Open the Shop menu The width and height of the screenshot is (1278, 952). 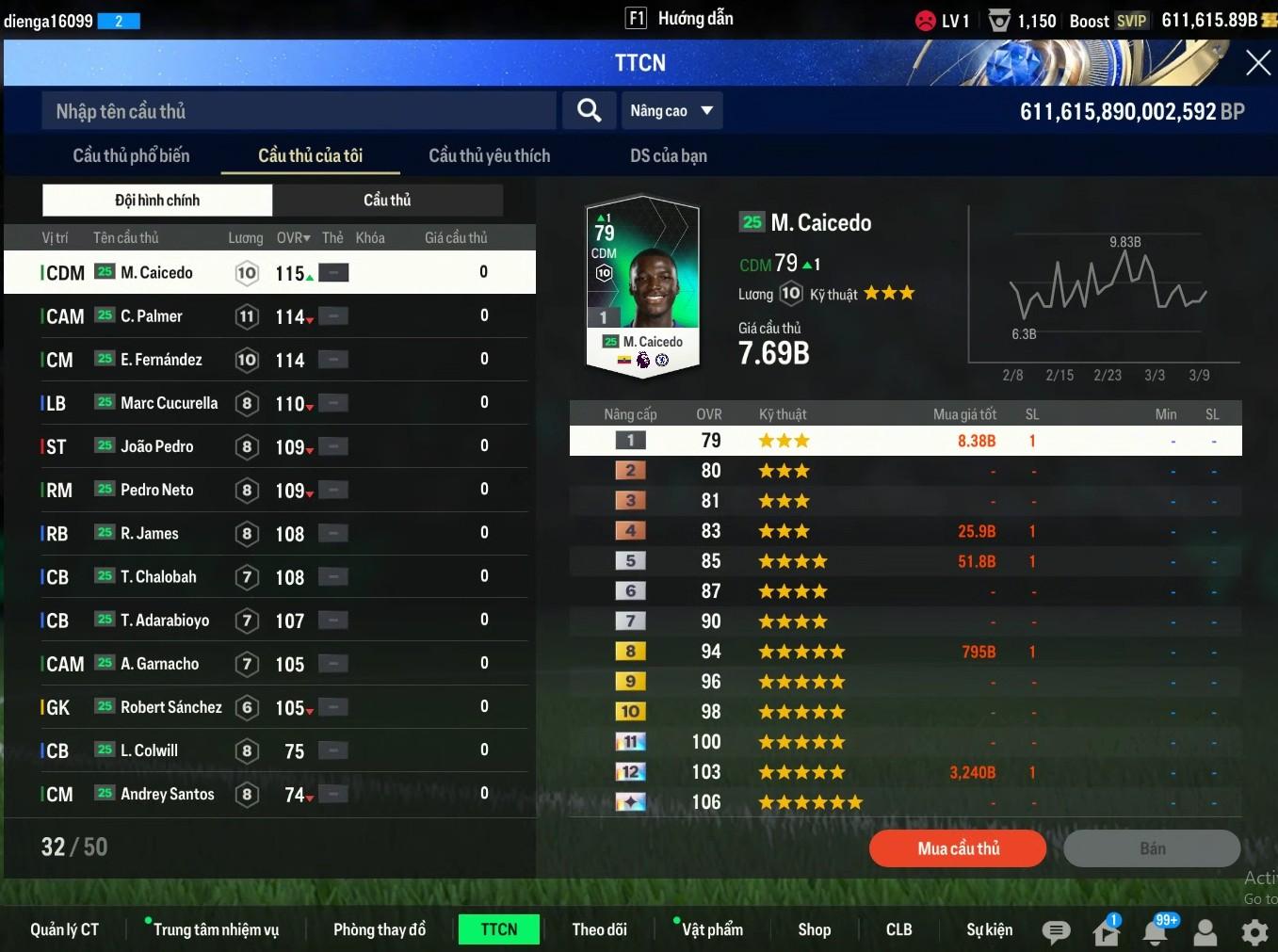814,929
